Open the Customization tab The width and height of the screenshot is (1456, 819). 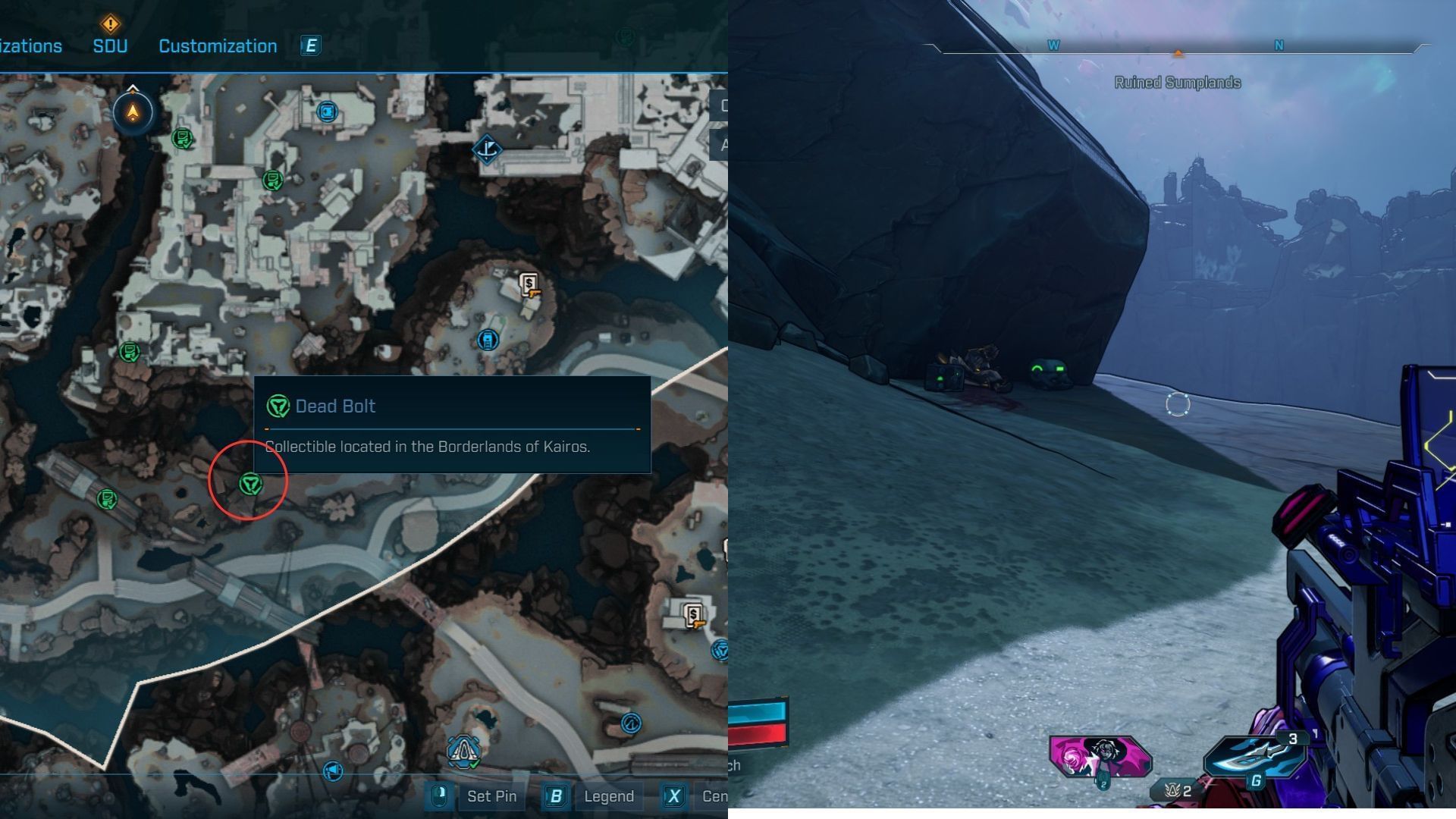218,45
